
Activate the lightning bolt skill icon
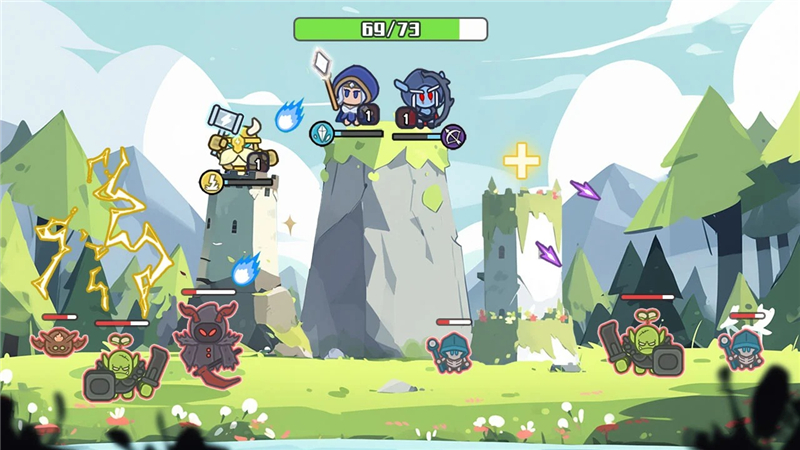coord(211,181)
